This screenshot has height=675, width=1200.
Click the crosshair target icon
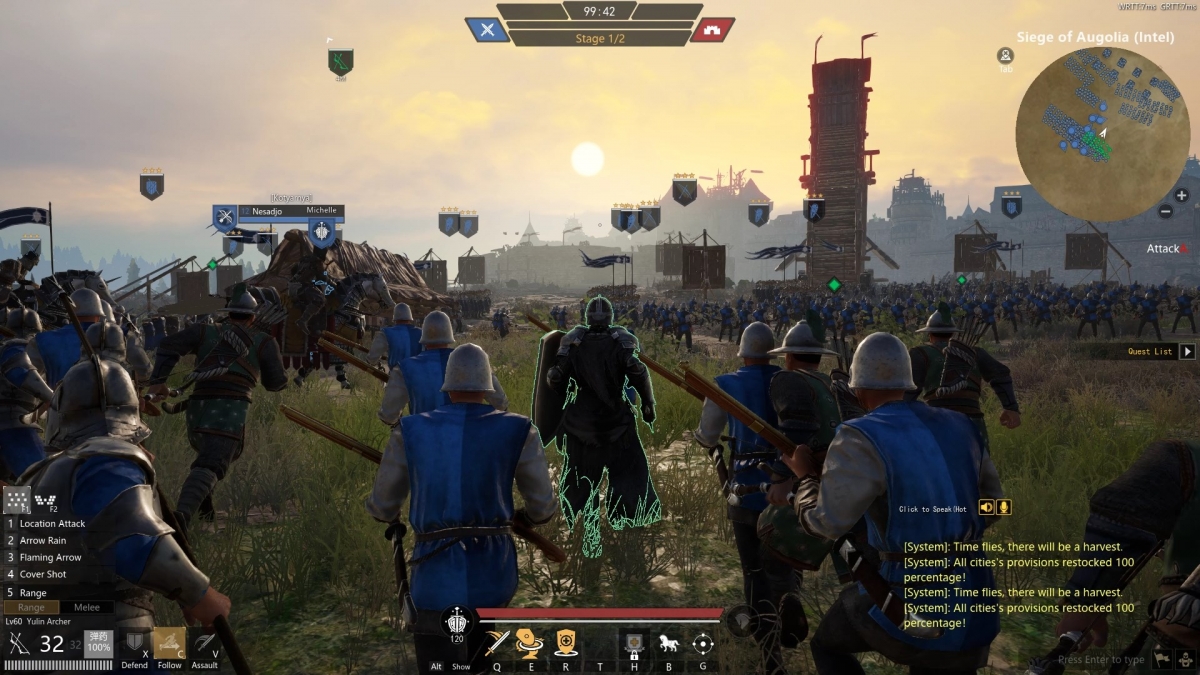click(703, 643)
